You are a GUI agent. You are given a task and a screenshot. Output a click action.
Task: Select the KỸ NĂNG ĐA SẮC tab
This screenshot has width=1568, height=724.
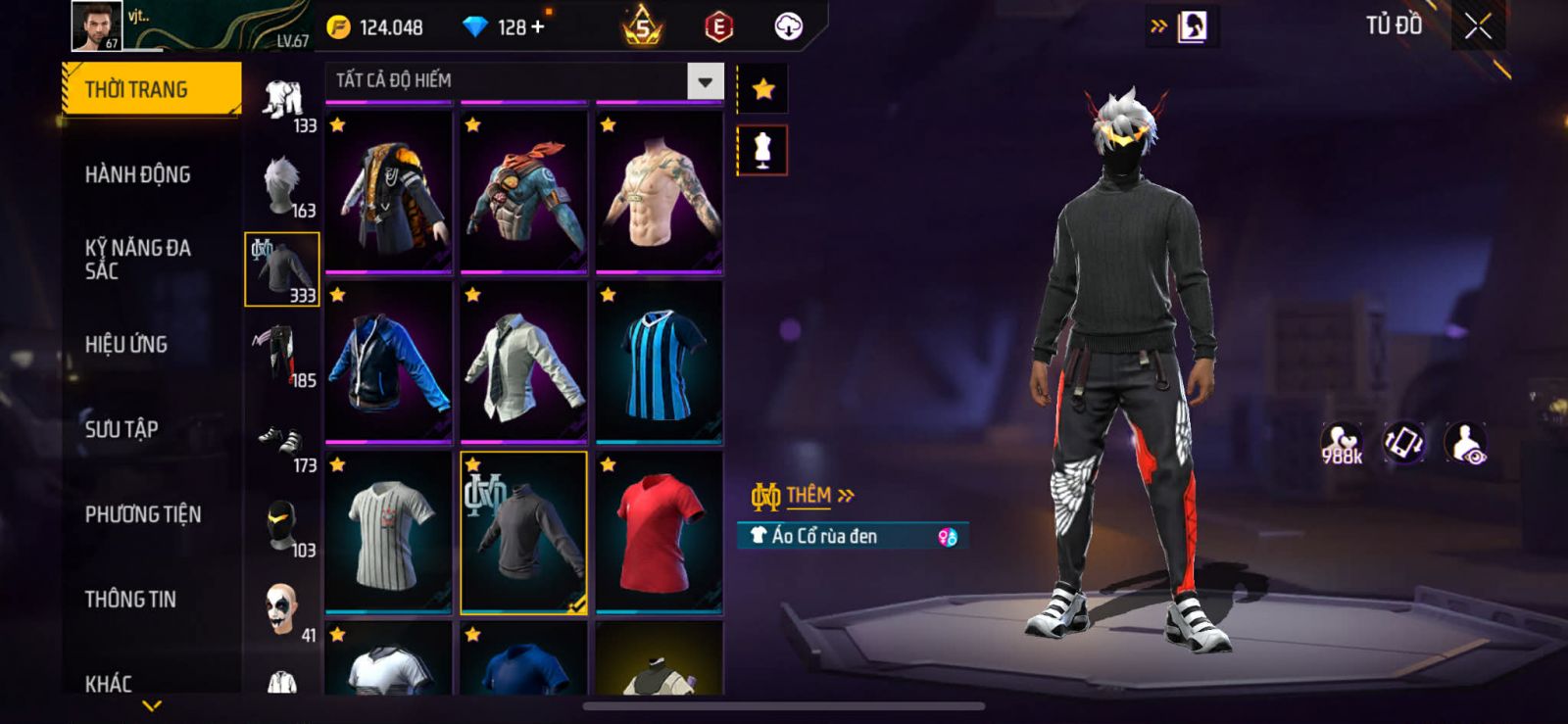coord(137,260)
